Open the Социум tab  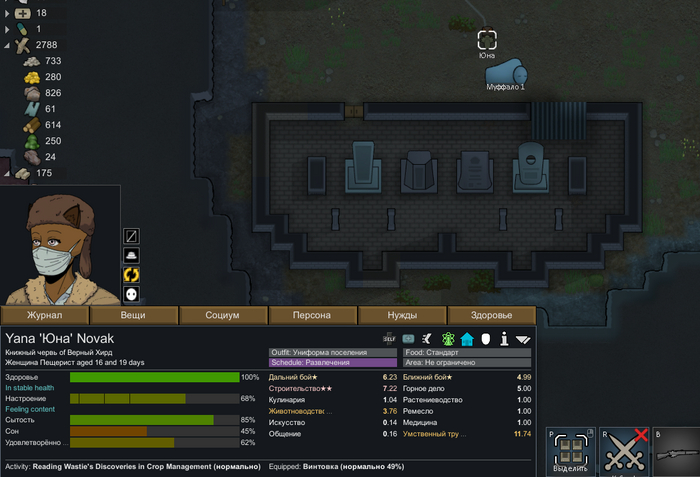(222, 315)
